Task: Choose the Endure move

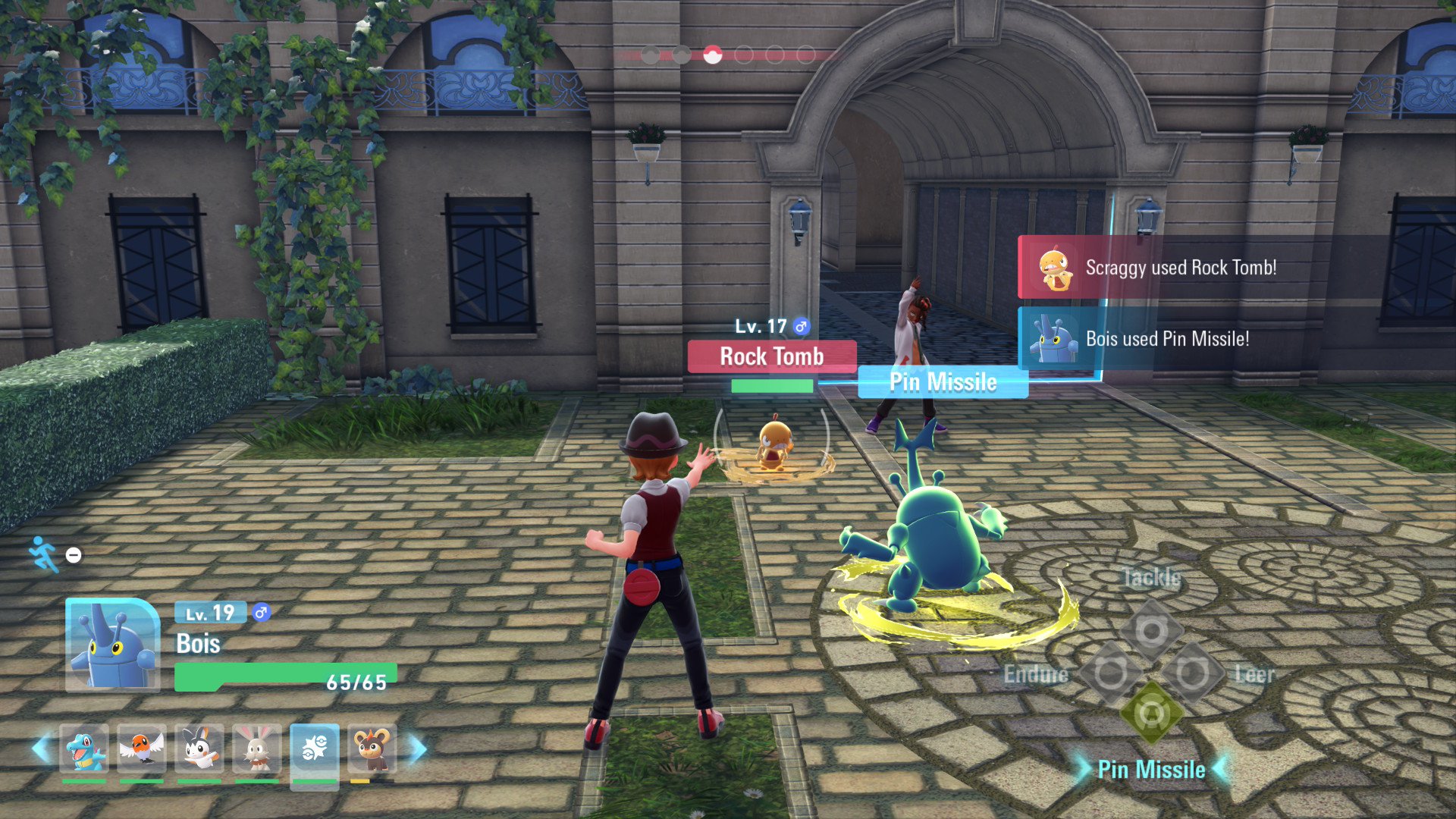Action: (x=1110, y=673)
